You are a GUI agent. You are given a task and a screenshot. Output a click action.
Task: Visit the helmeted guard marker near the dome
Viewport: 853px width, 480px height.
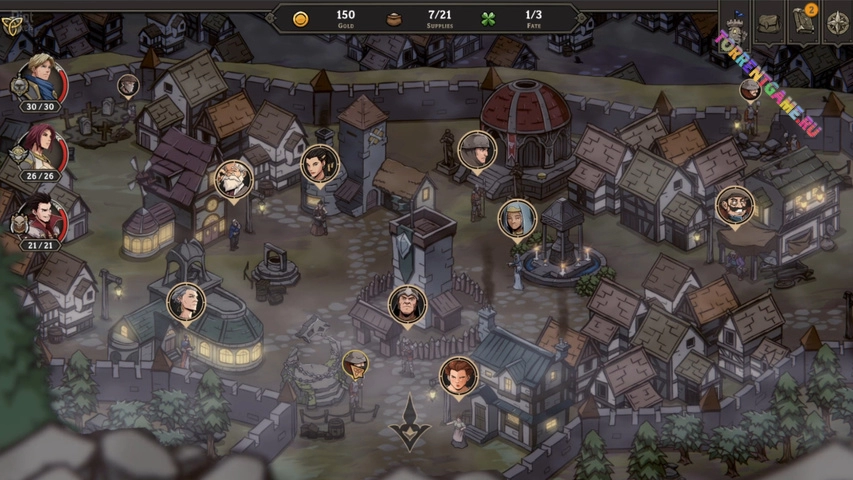click(477, 150)
